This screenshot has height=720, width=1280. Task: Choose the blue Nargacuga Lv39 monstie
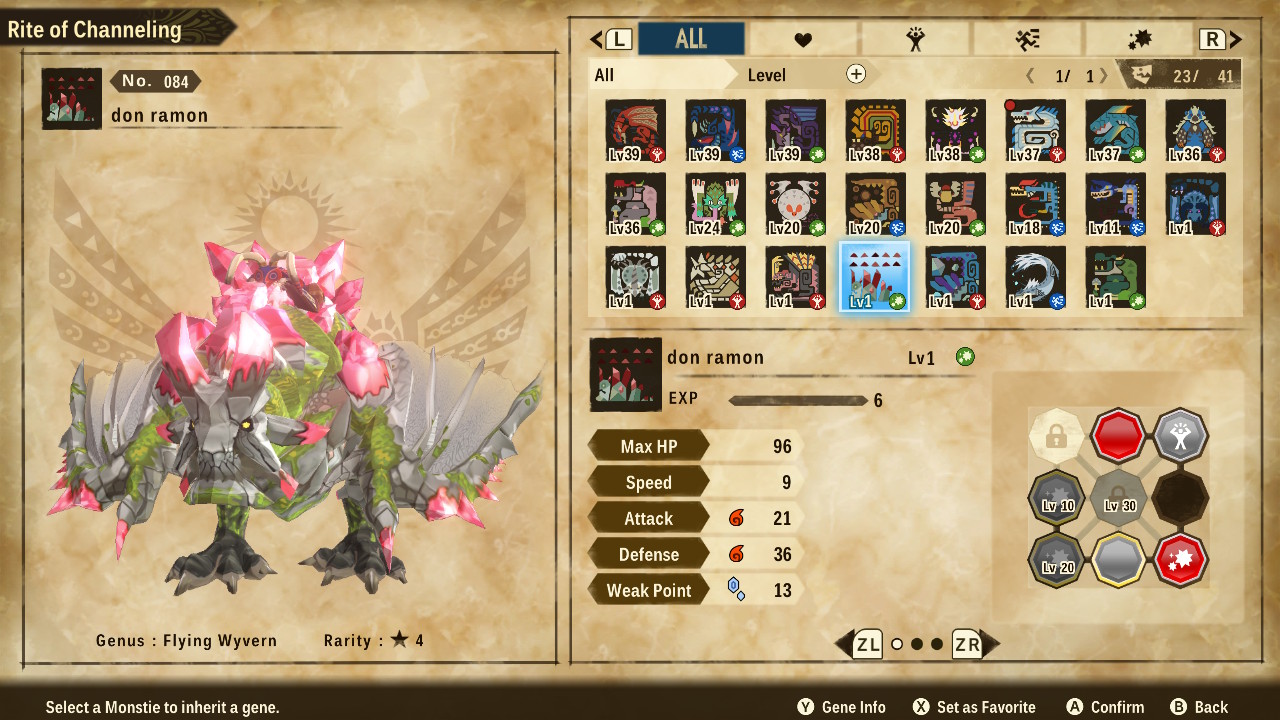715,131
